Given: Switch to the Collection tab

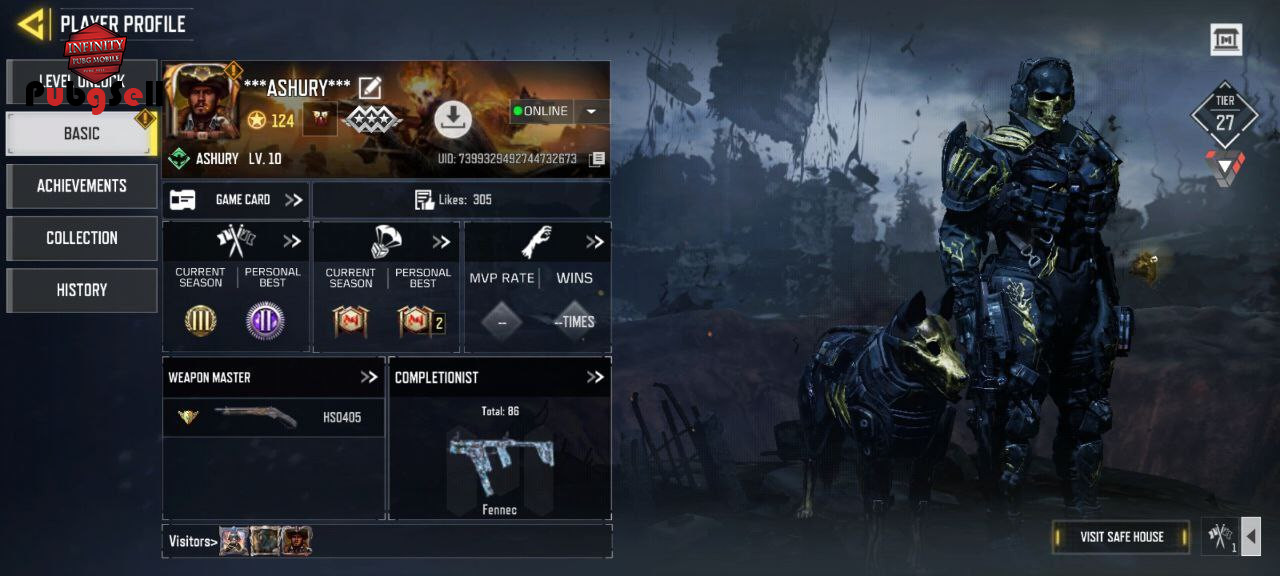Looking at the screenshot, I should 81,238.
